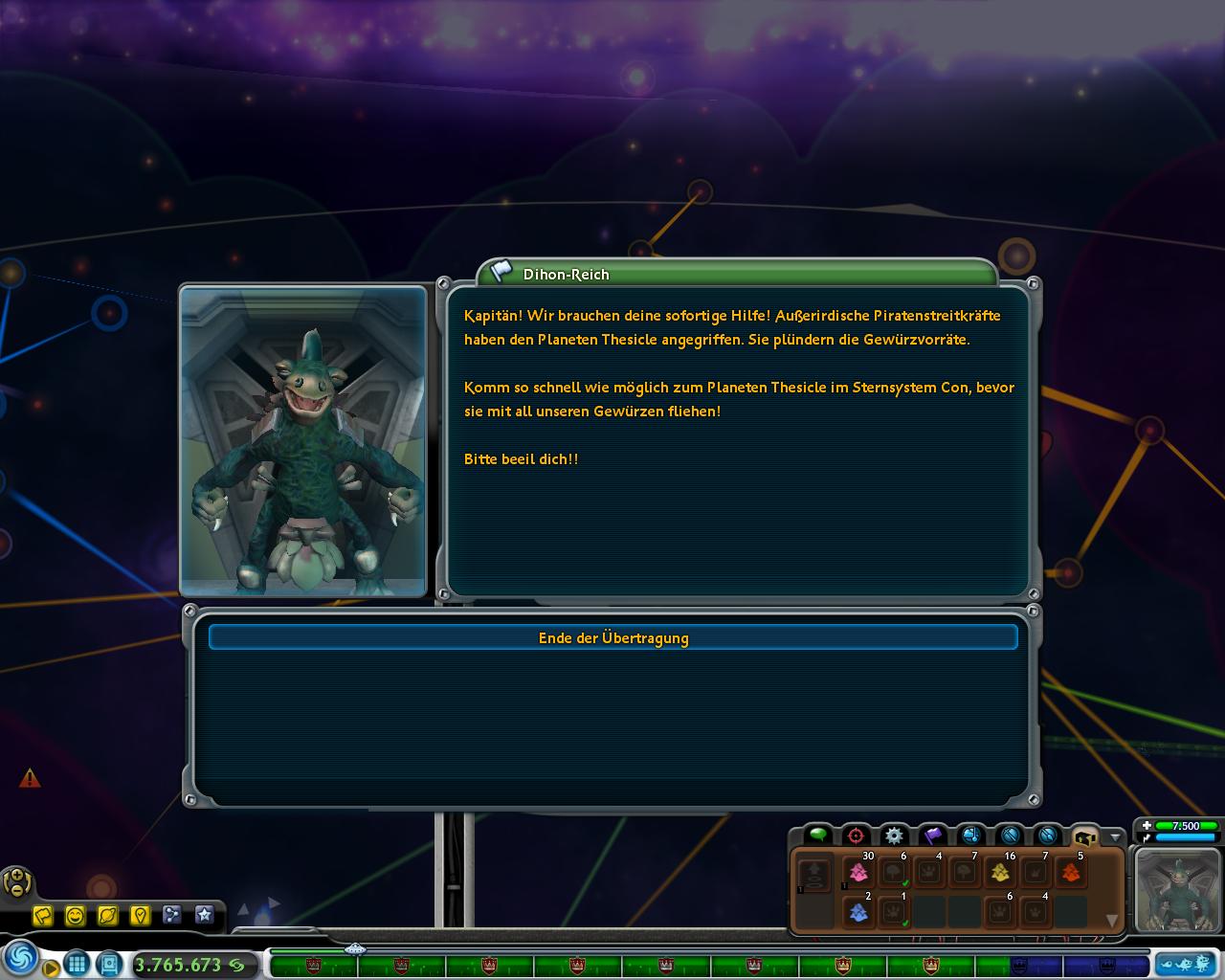Image resolution: width=1225 pixels, height=980 pixels.
Task: Open the purple flag colonization tab
Action: click(x=933, y=835)
